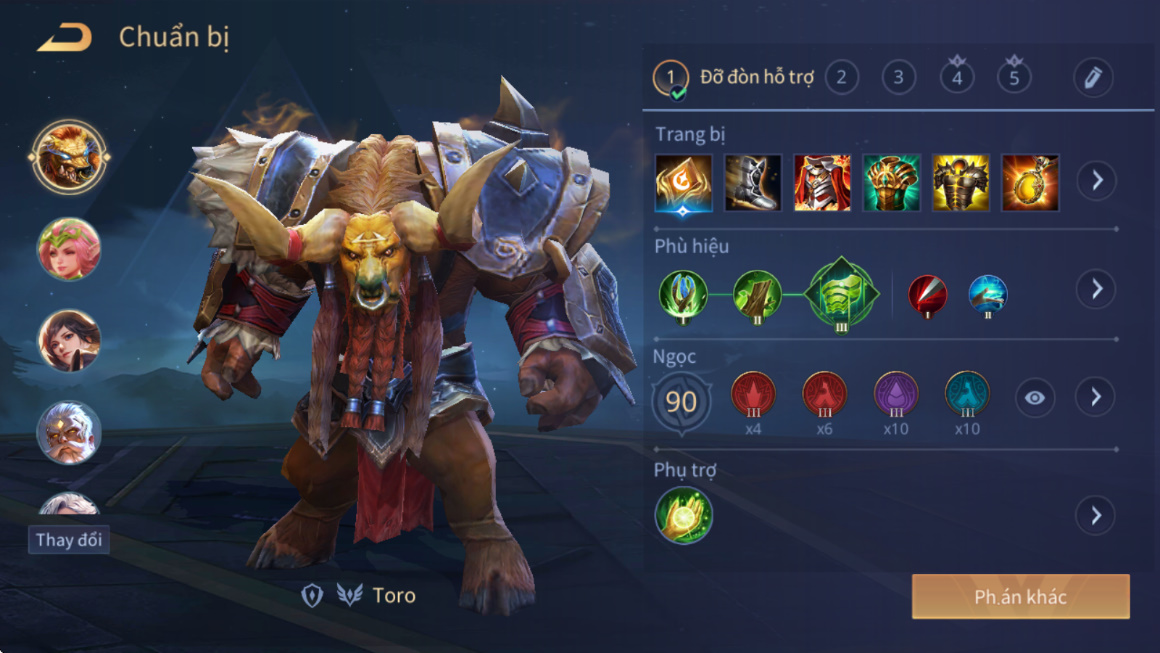This screenshot has height=653, width=1160.
Task: Open the Phụ trợ section arrow
Action: pyautogui.click(x=1096, y=515)
